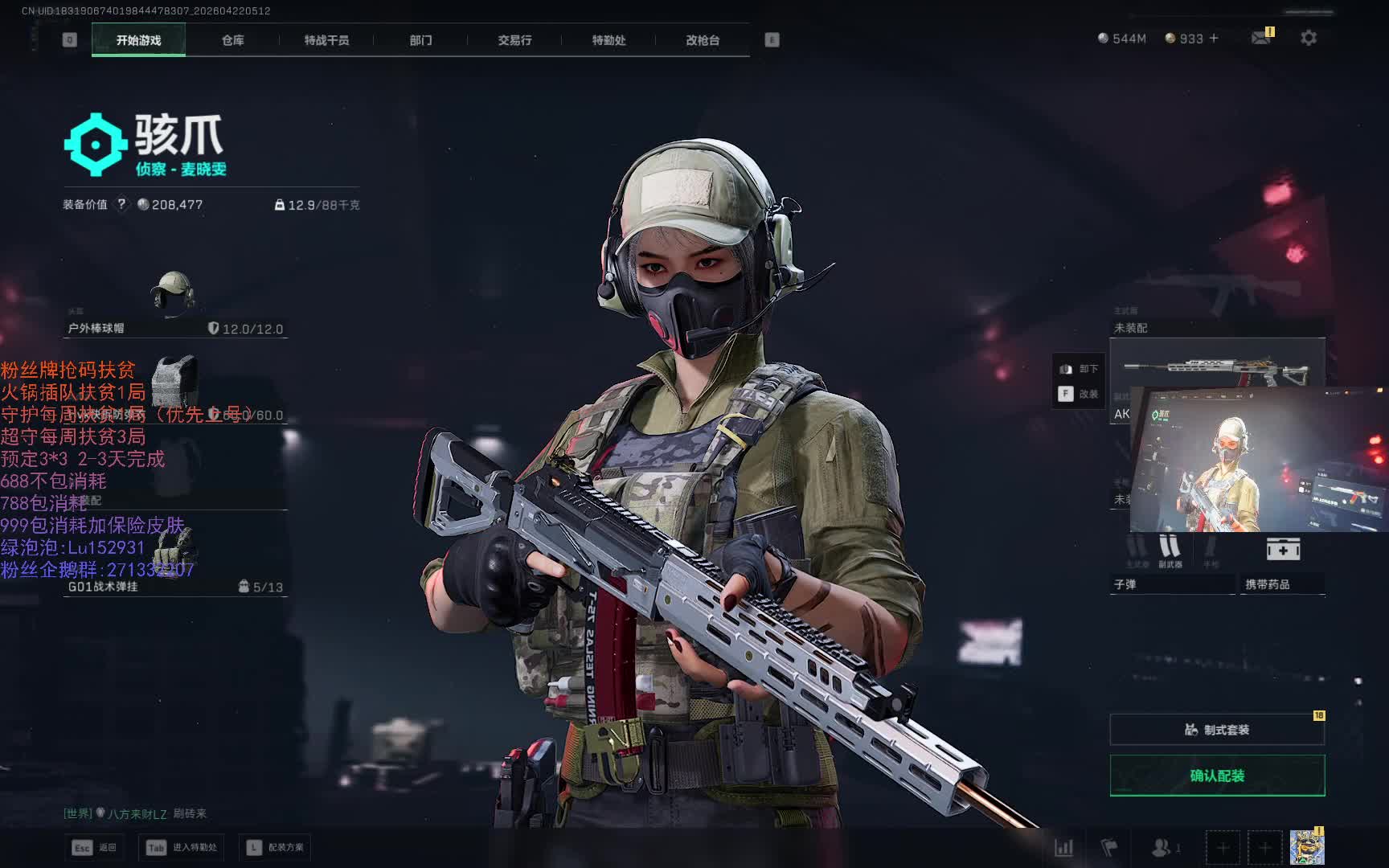Choose the 卸下 unequip option
Image resolution: width=1389 pixels, height=868 pixels.
coord(1079,369)
